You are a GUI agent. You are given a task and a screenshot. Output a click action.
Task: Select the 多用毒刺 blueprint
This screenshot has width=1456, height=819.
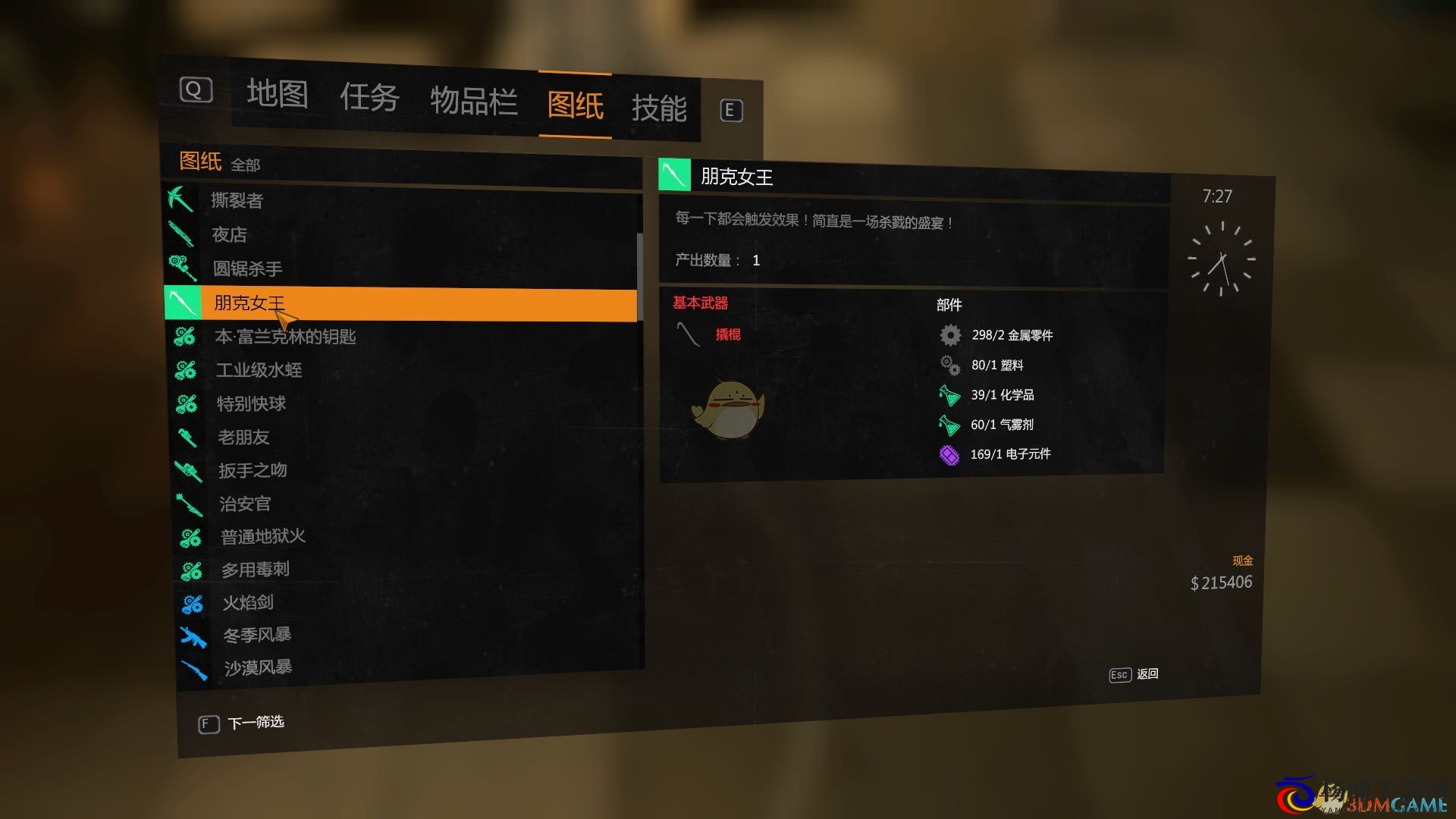pos(256,570)
